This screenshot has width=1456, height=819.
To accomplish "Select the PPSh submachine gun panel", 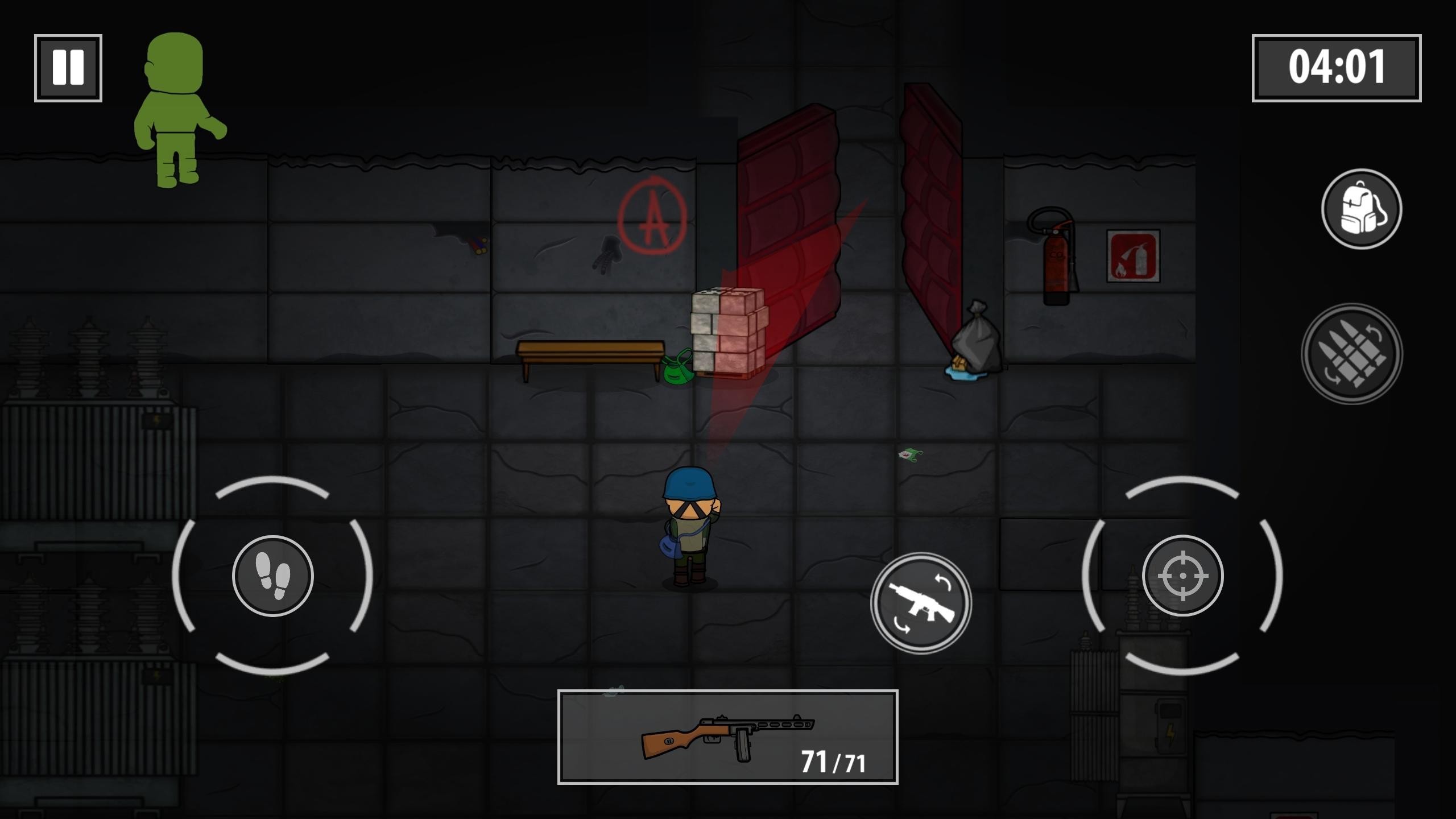I will (x=728, y=737).
